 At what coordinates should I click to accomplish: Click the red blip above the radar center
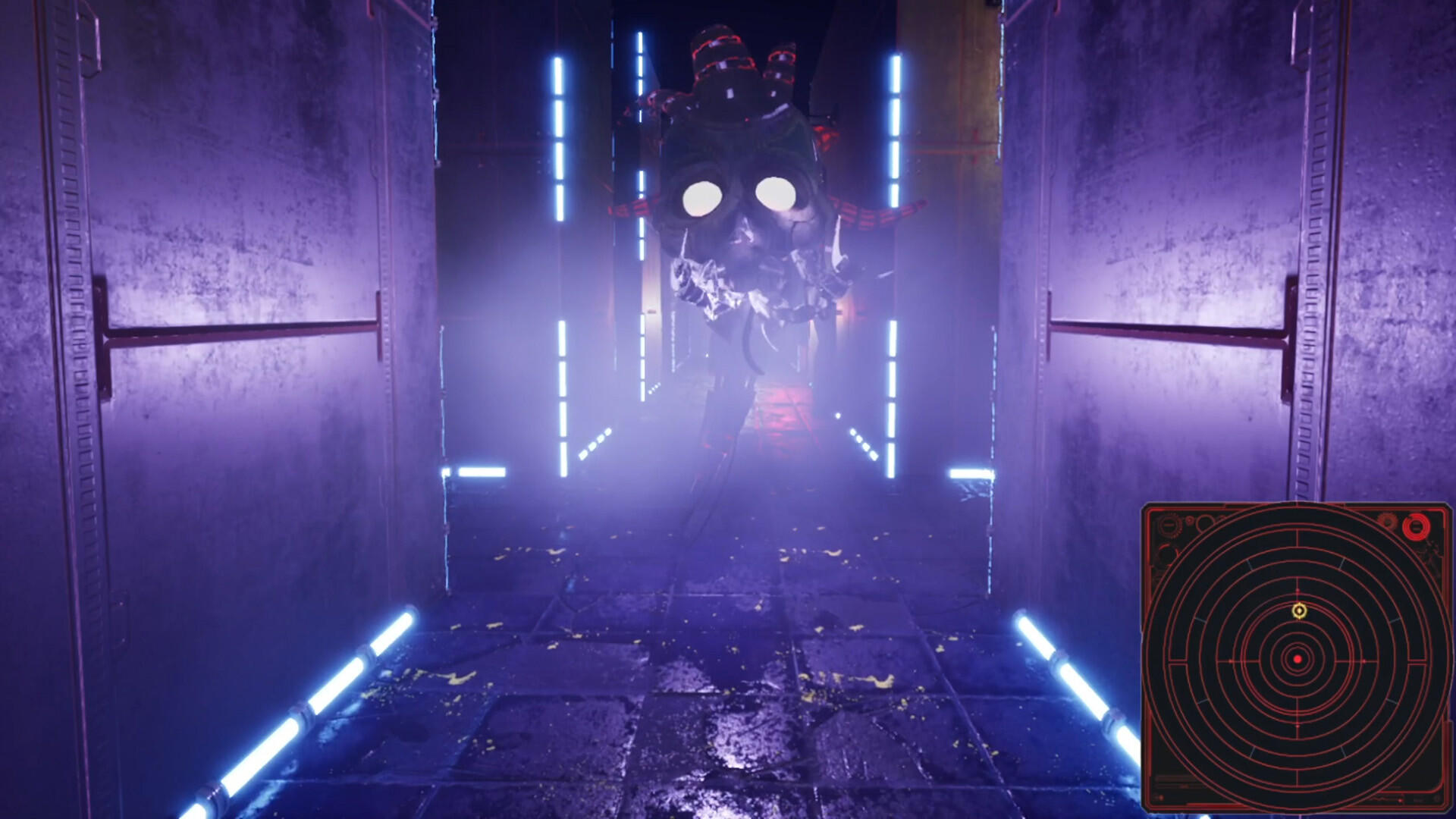(x=1296, y=589)
